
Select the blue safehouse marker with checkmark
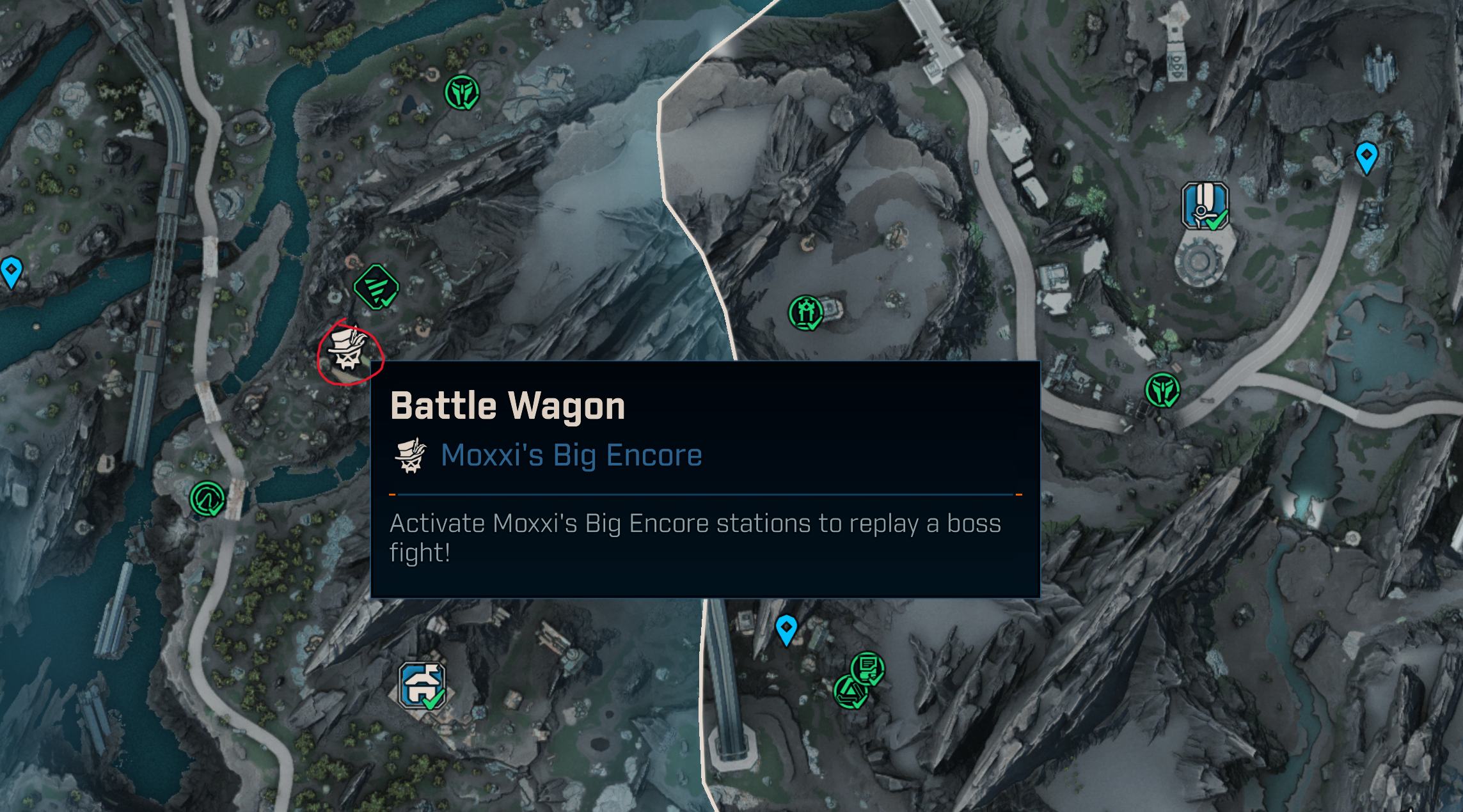[422, 685]
